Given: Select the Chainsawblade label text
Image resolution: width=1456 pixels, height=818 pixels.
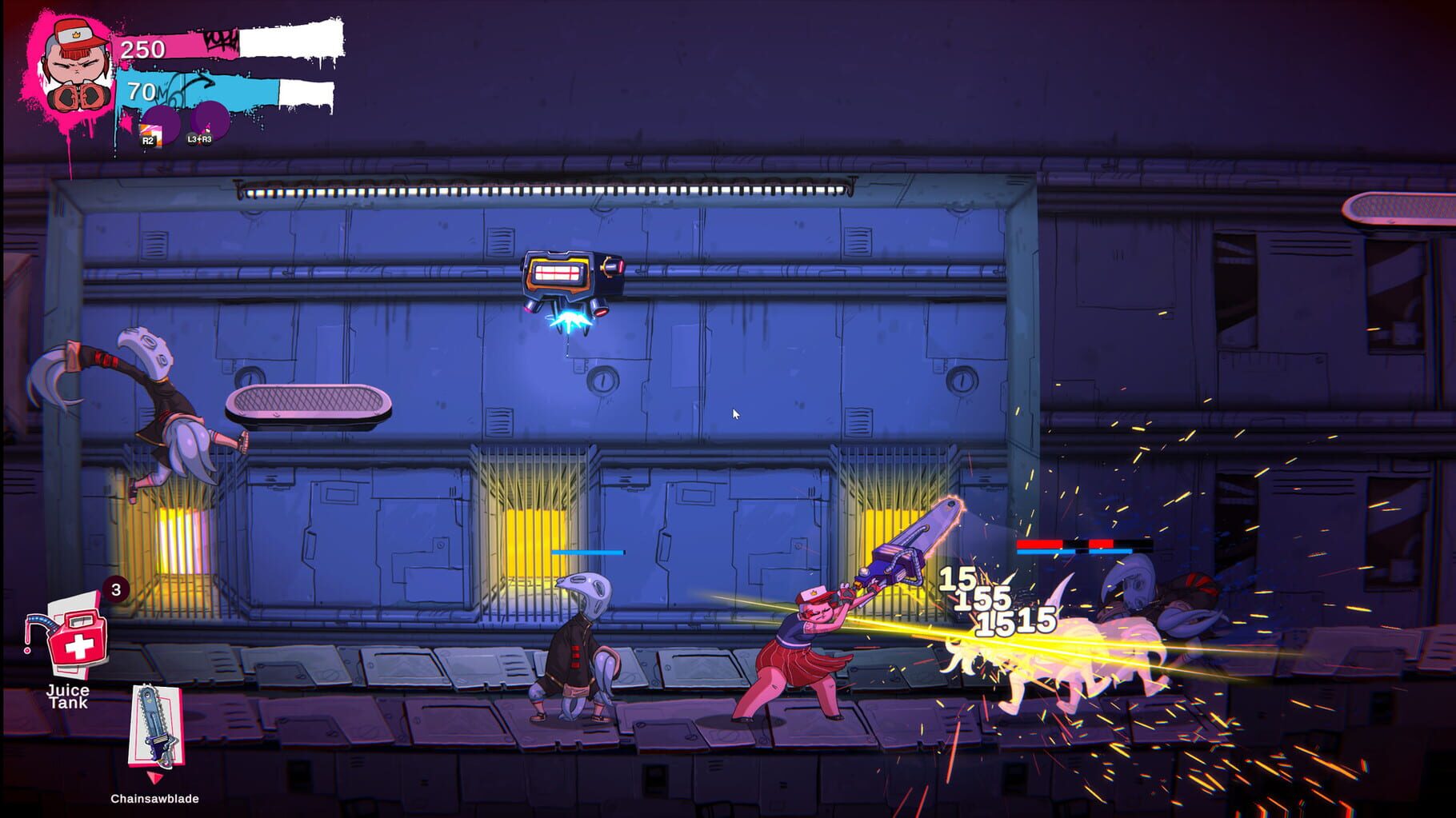Looking at the screenshot, I should (x=154, y=797).
